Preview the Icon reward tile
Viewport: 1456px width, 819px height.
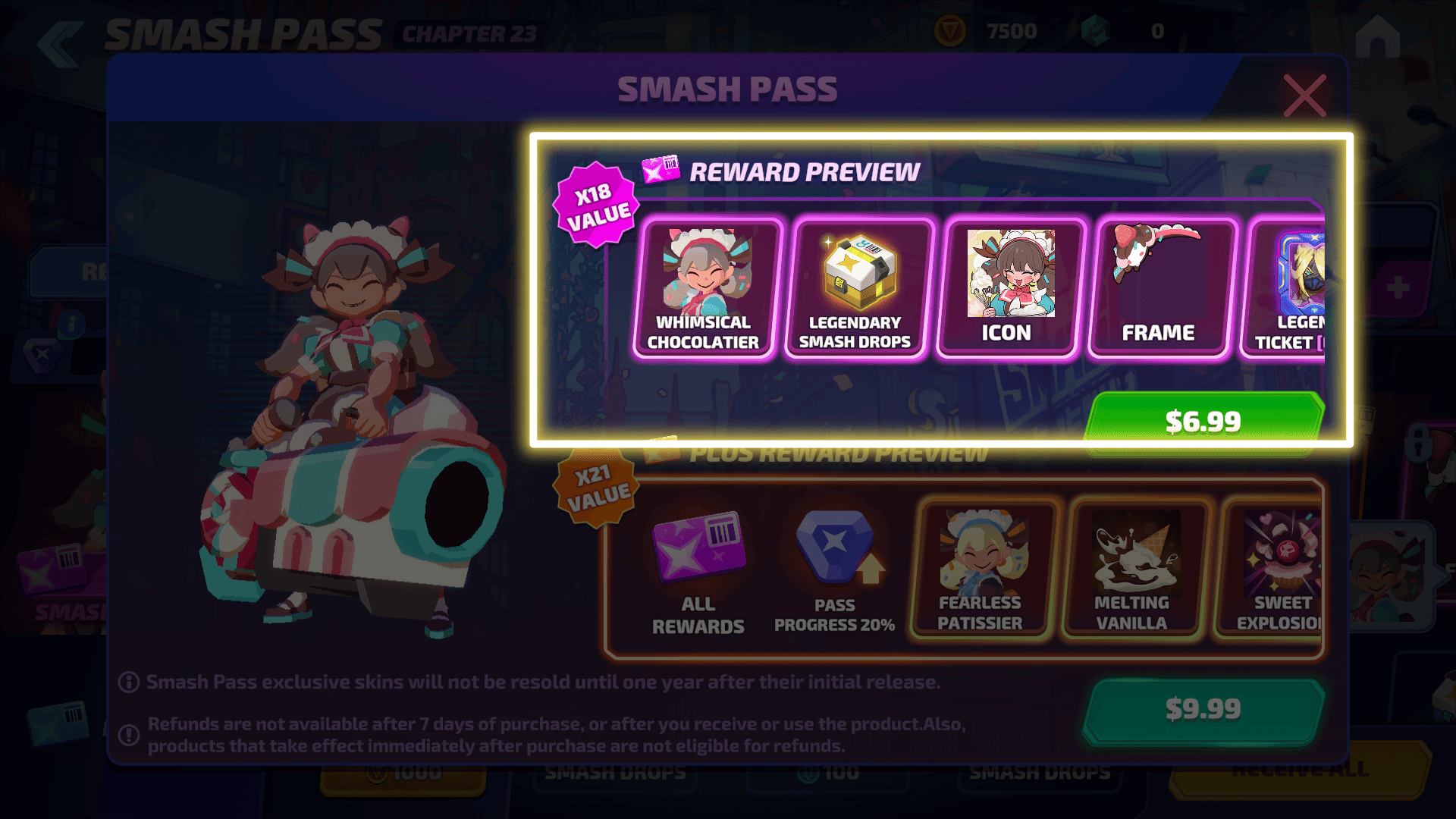pyautogui.click(x=1007, y=288)
